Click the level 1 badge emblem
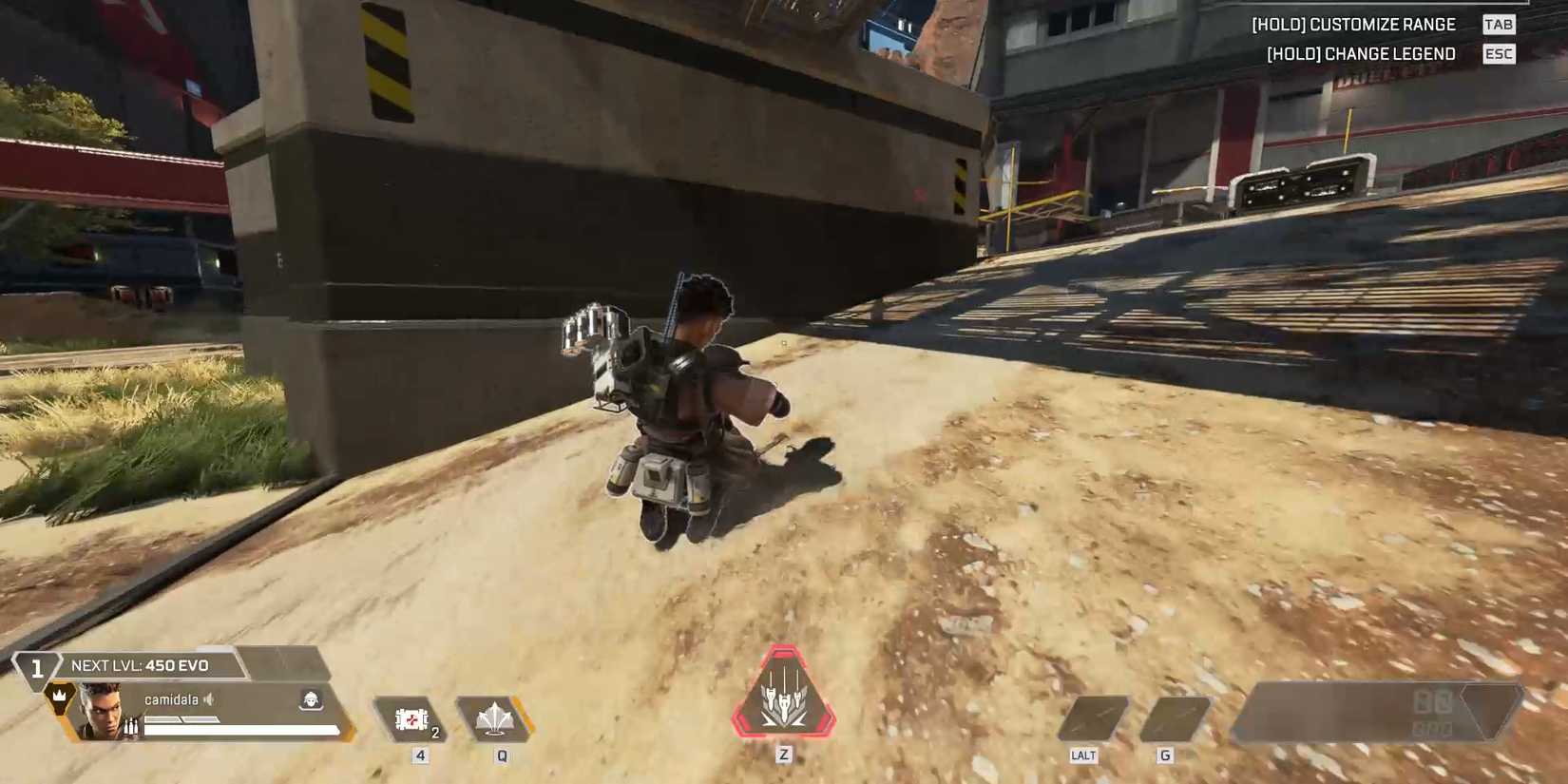 (x=36, y=668)
